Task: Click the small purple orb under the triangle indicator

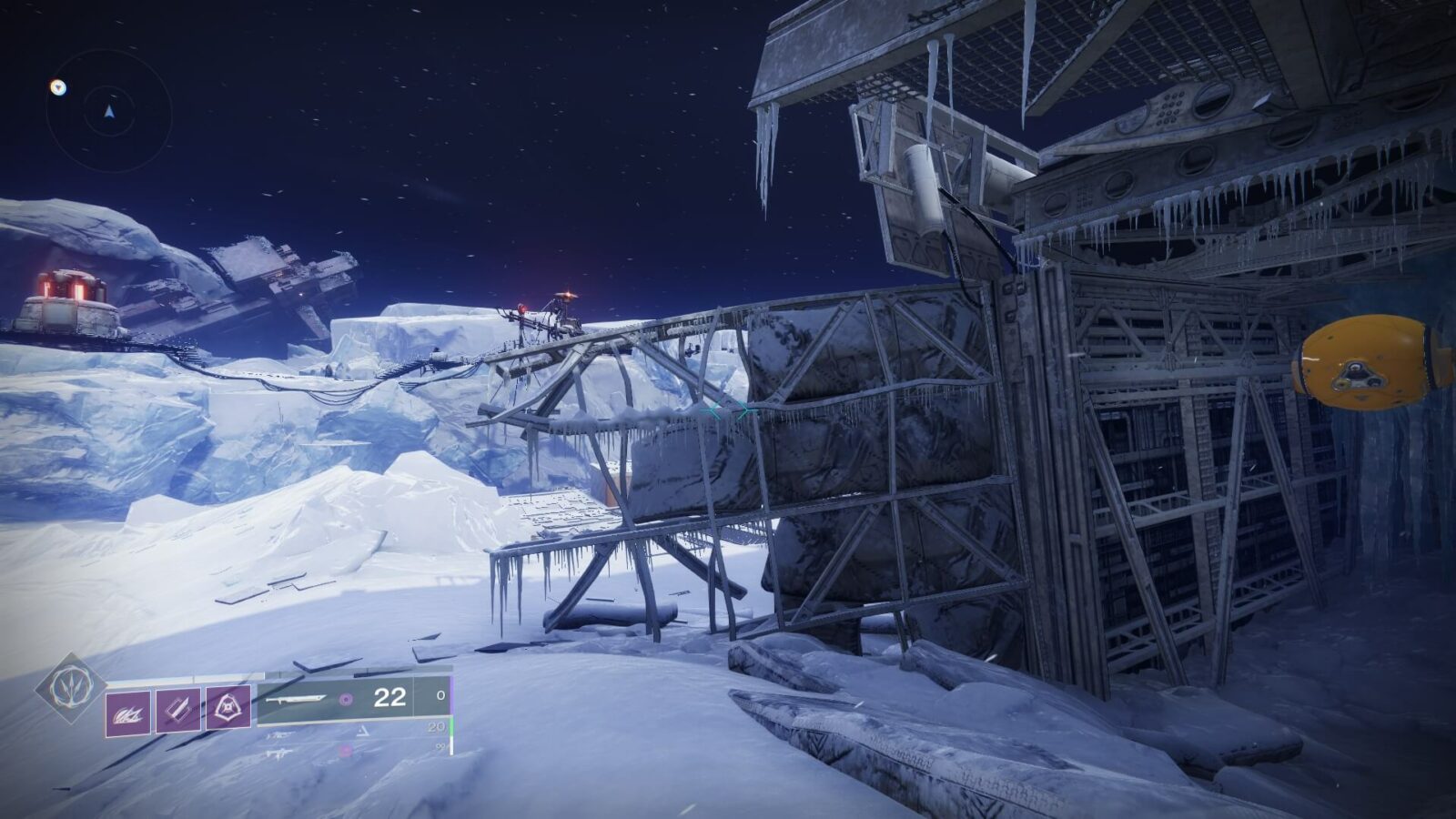Action: [x=344, y=750]
